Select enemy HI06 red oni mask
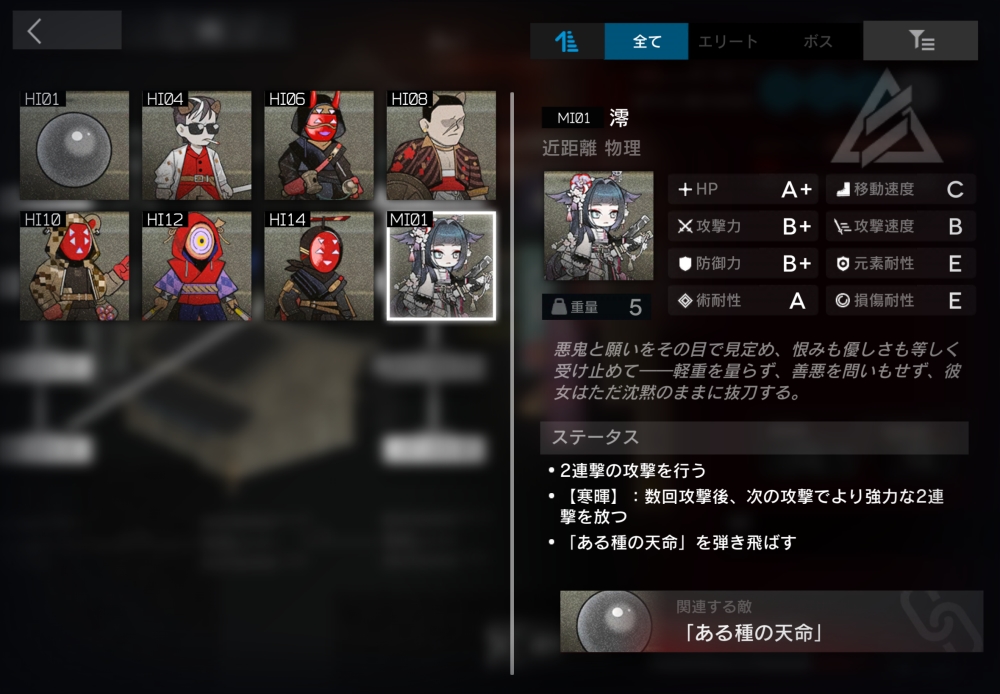The width and height of the screenshot is (1000, 694). pos(319,145)
